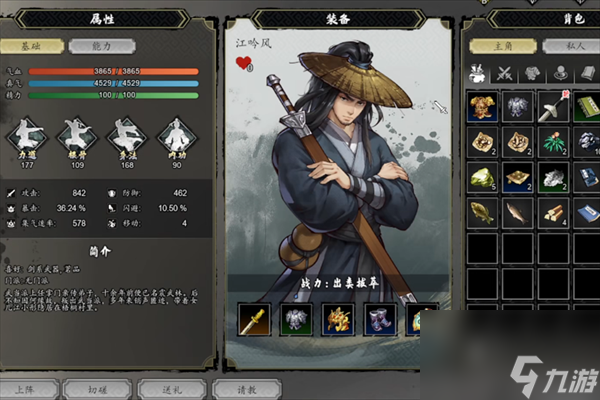Click the red heart affinity icon
The image size is (600, 400).
243,63
